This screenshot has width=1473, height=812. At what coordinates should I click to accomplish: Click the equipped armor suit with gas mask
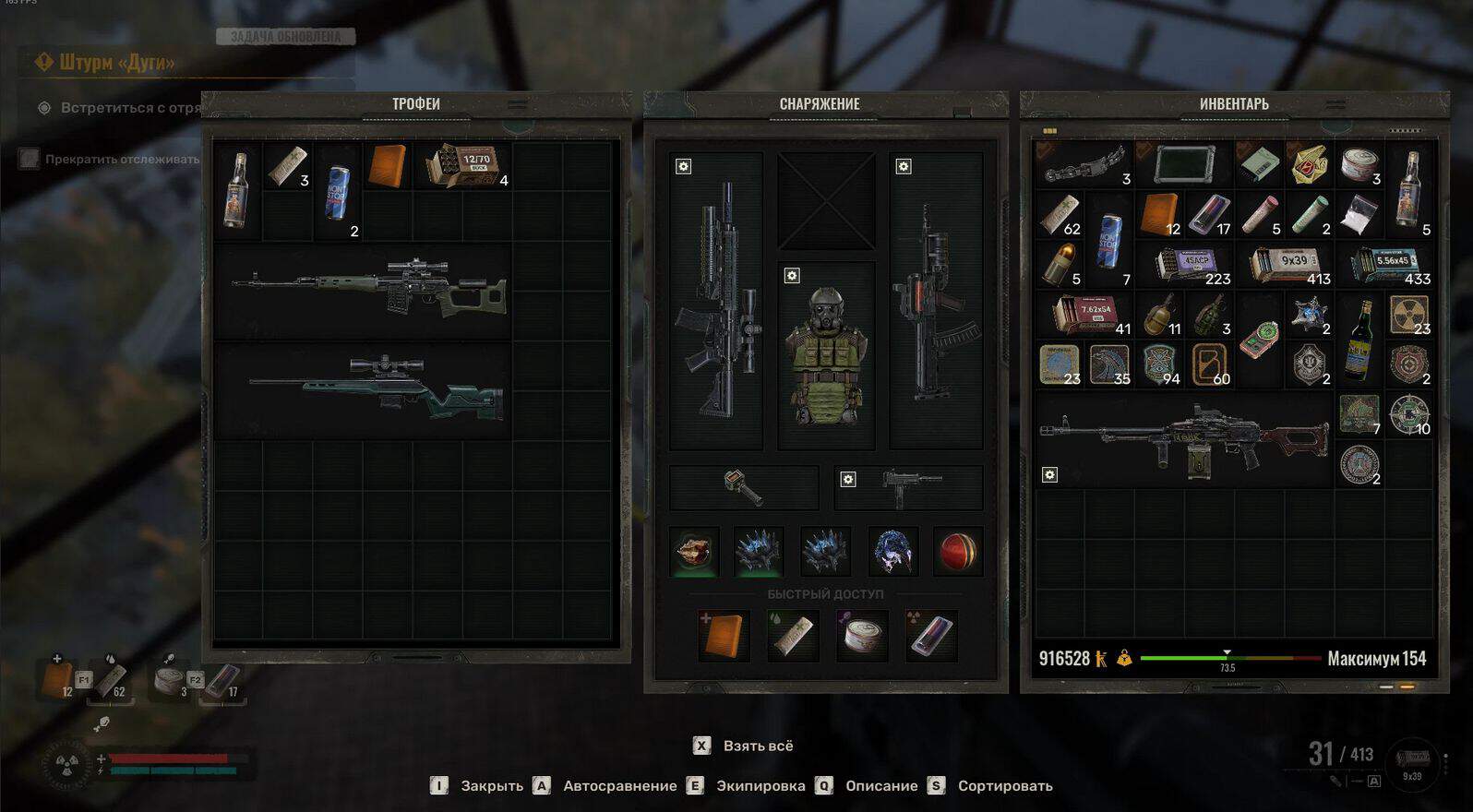click(x=825, y=355)
